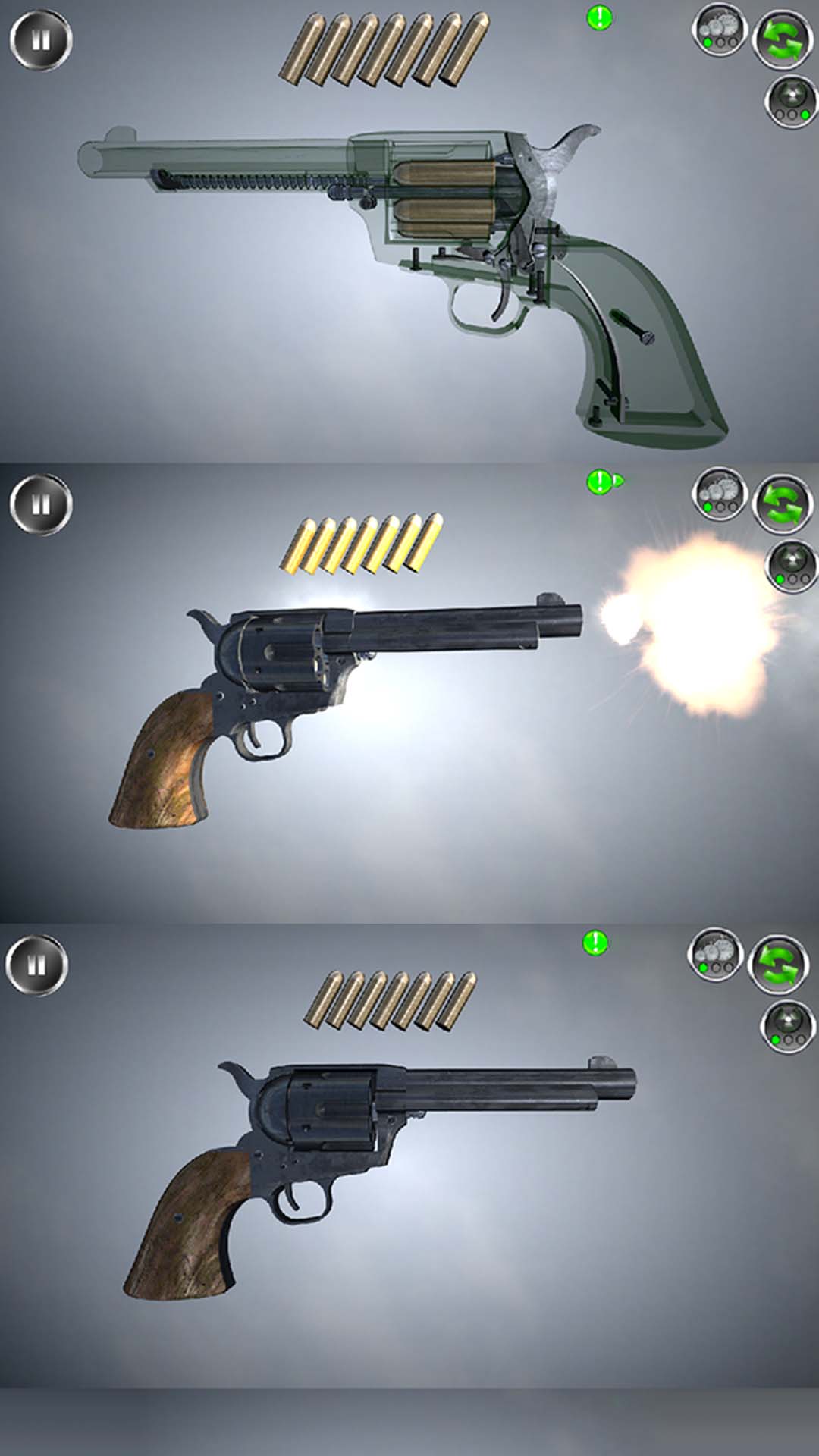Adjust the stopwatch speed for the idle blued revolver

715,954
